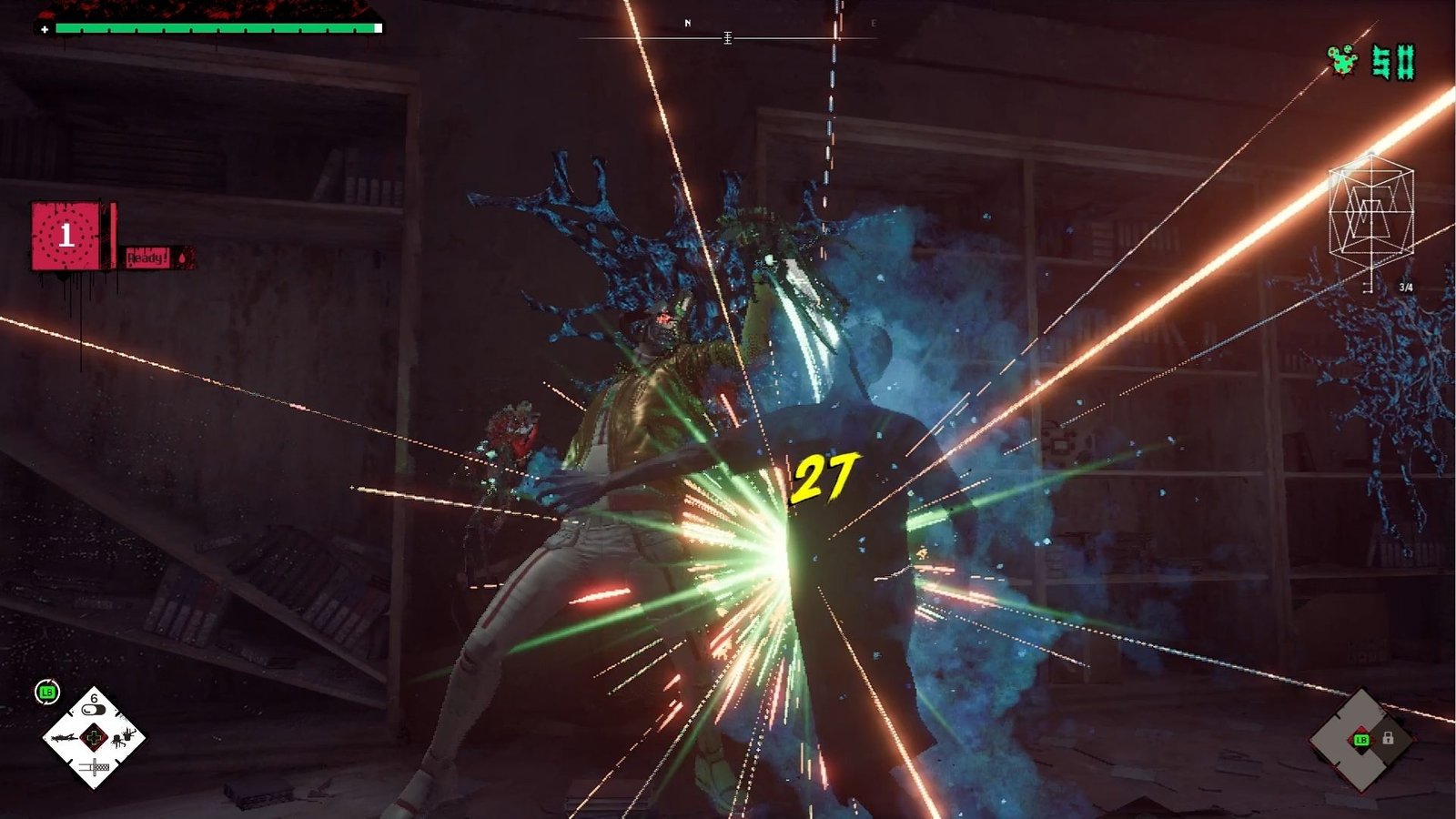
Task: Select the prone body icon on the item wheel left
Action: (62, 738)
